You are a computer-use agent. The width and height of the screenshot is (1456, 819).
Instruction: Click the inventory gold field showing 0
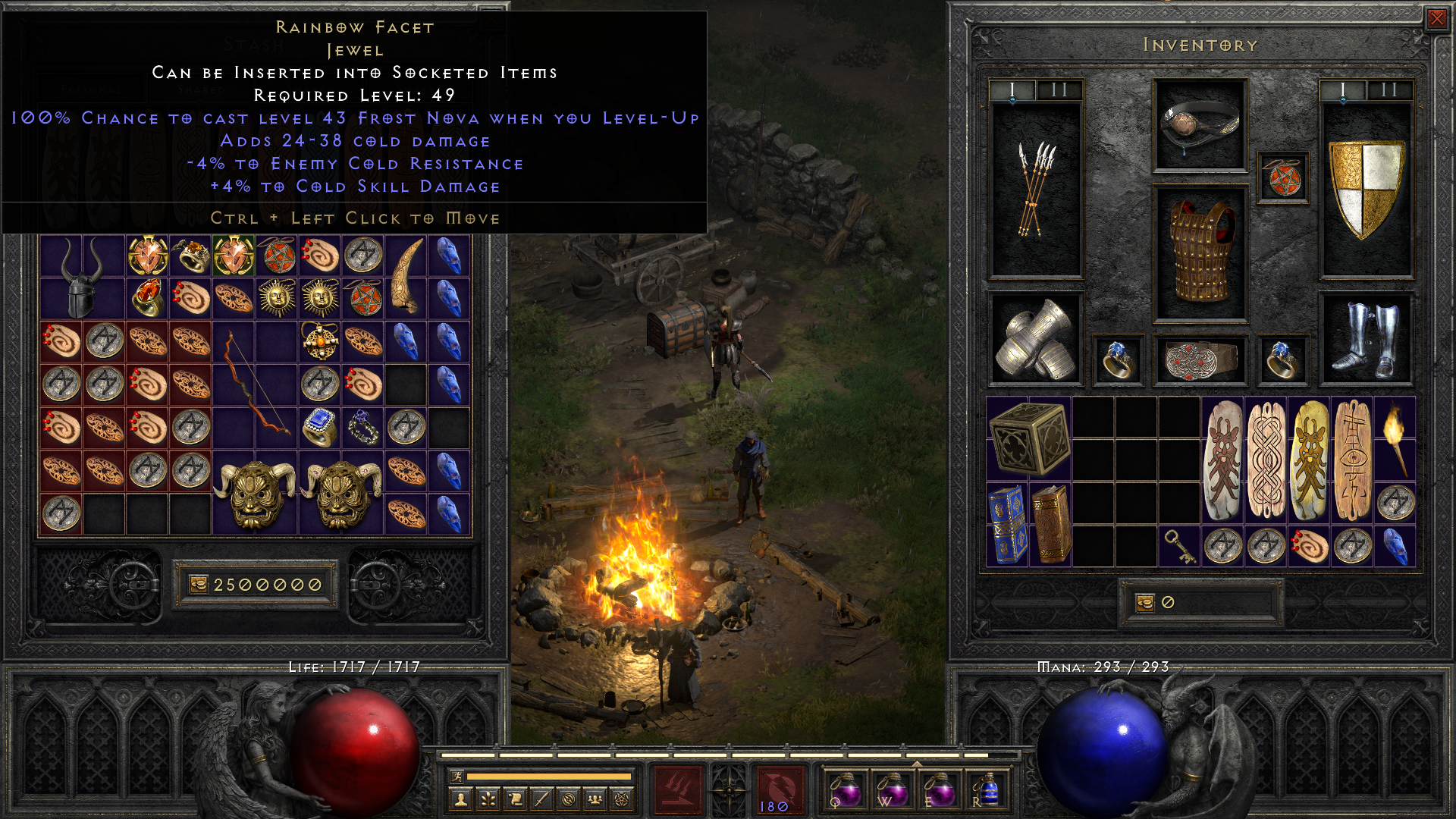click(x=1198, y=603)
